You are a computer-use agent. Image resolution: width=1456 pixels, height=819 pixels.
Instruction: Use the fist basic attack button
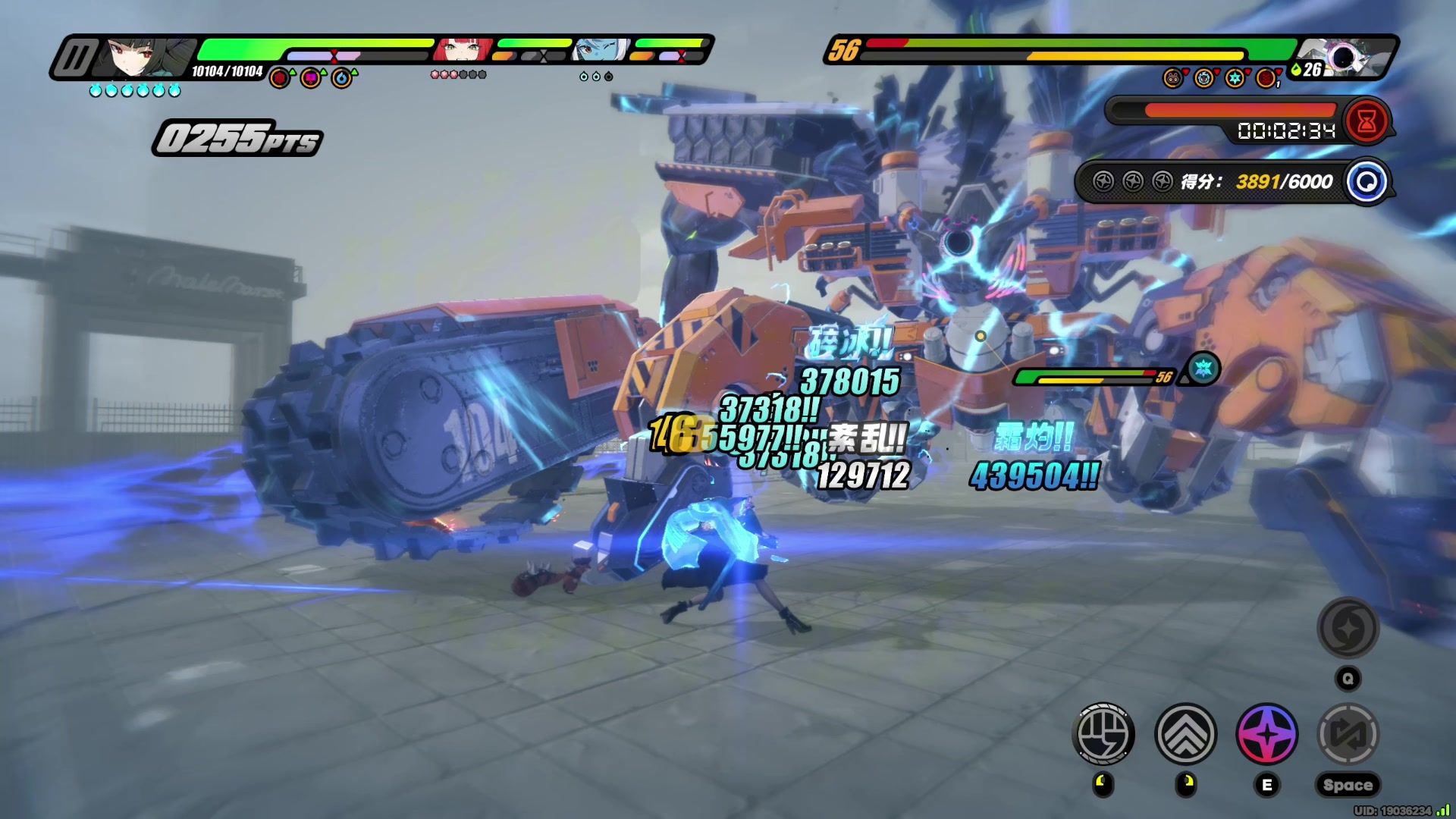(1104, 733)
